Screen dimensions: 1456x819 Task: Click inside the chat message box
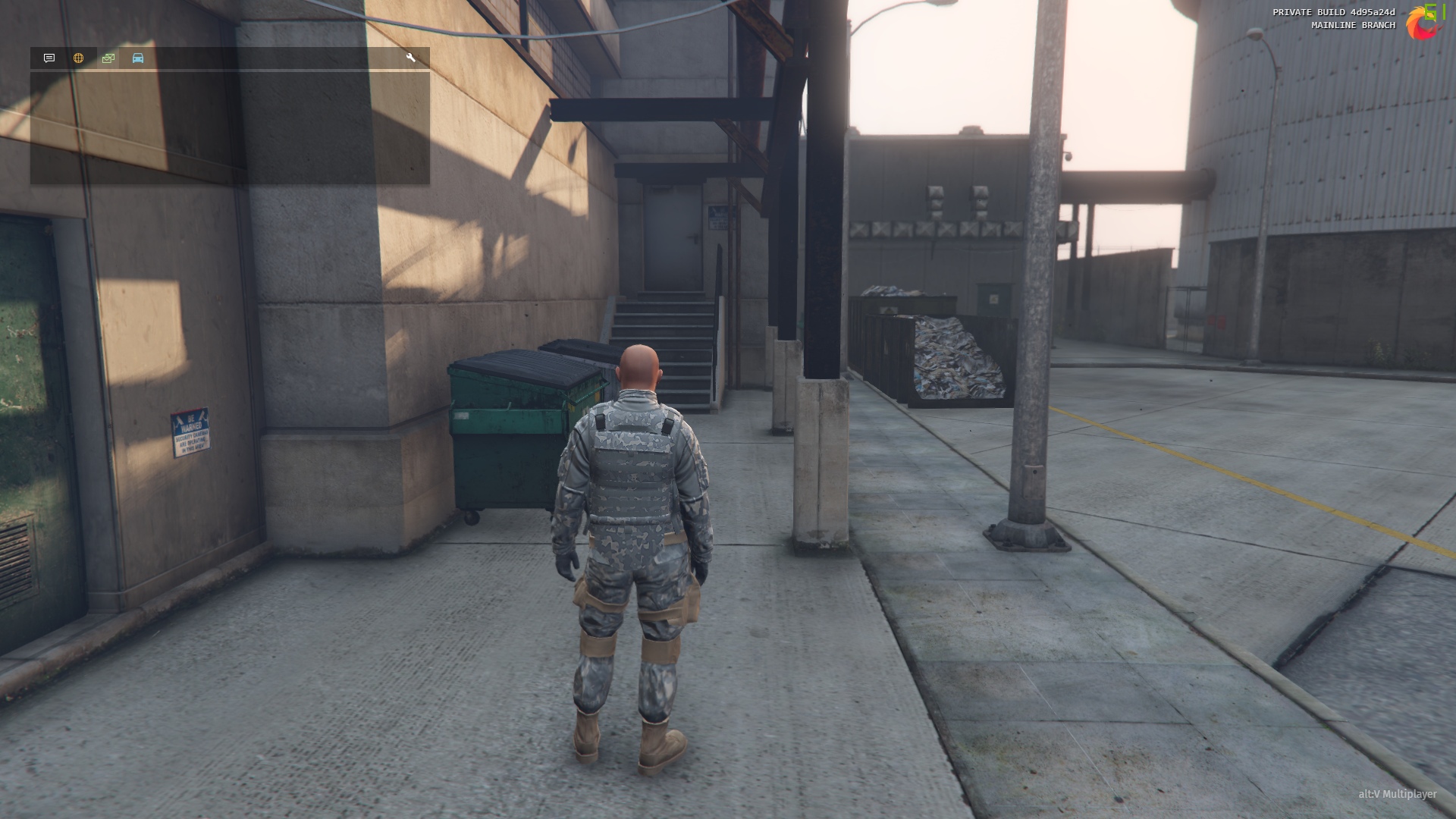(230, 127)
